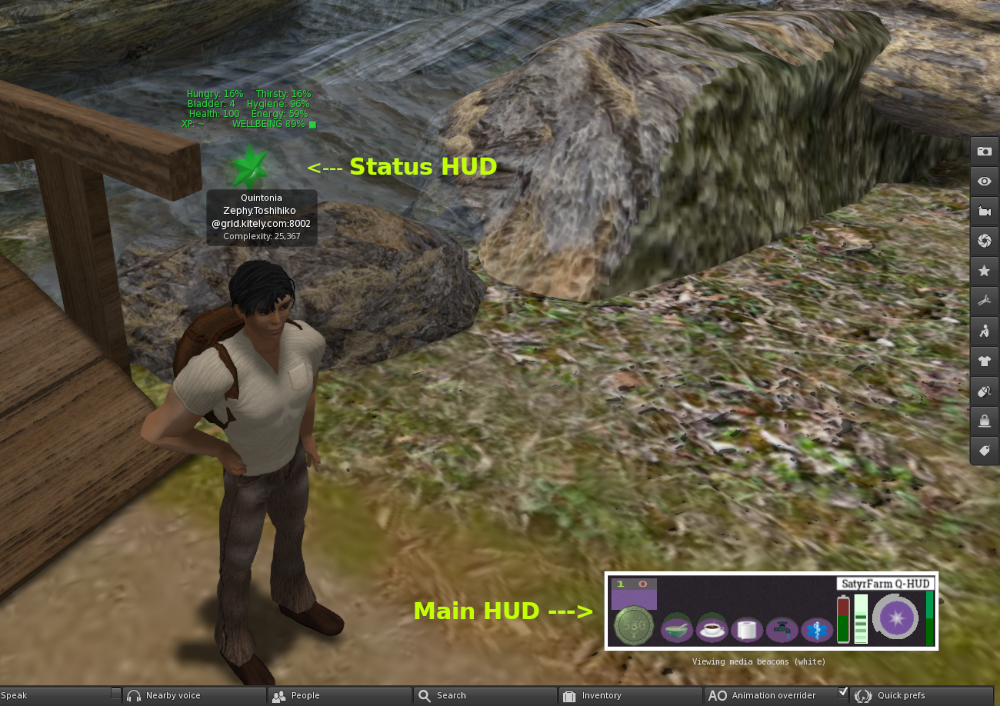This screenshot has width=1000, height=706.
Task: Click the t-shirt appearance icon
Action: click(985, 361)
